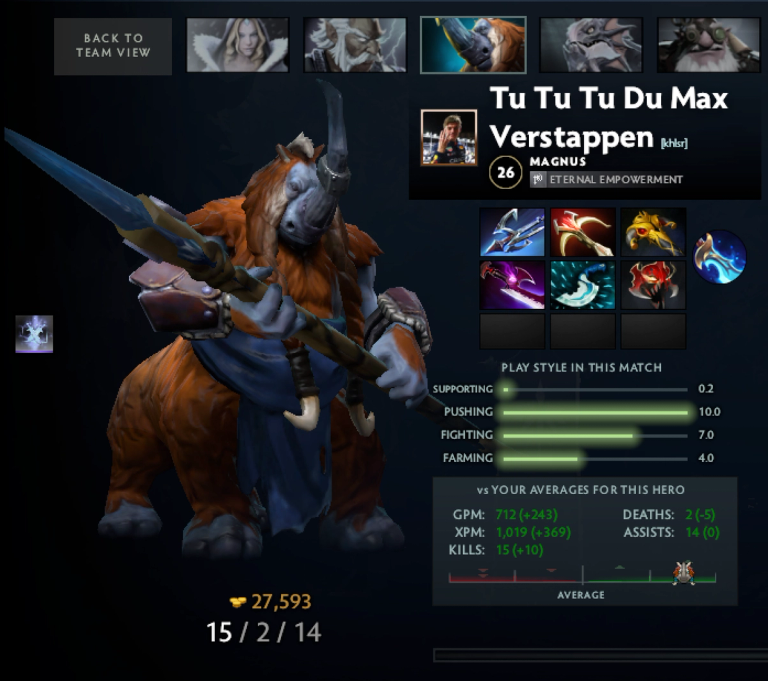Open the player's avatar picture

448,138
